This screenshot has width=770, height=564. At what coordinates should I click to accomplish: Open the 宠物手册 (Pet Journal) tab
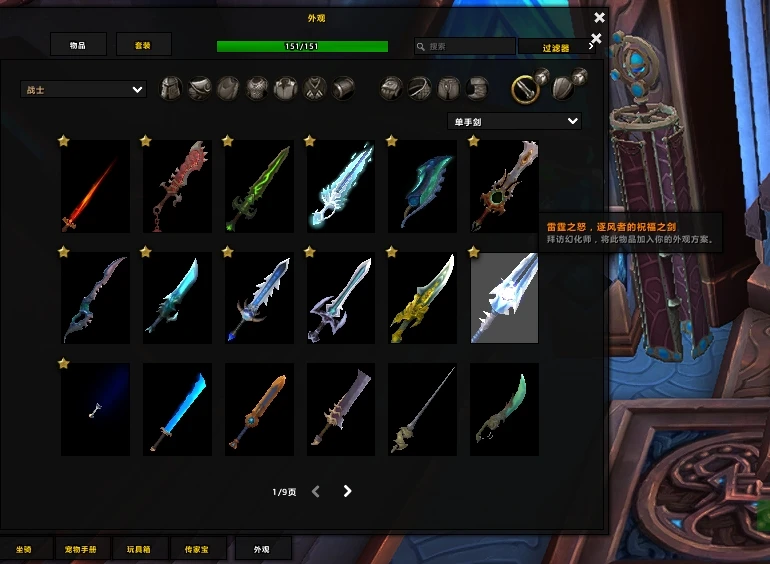pyautogui.click(x=81, y=549)
